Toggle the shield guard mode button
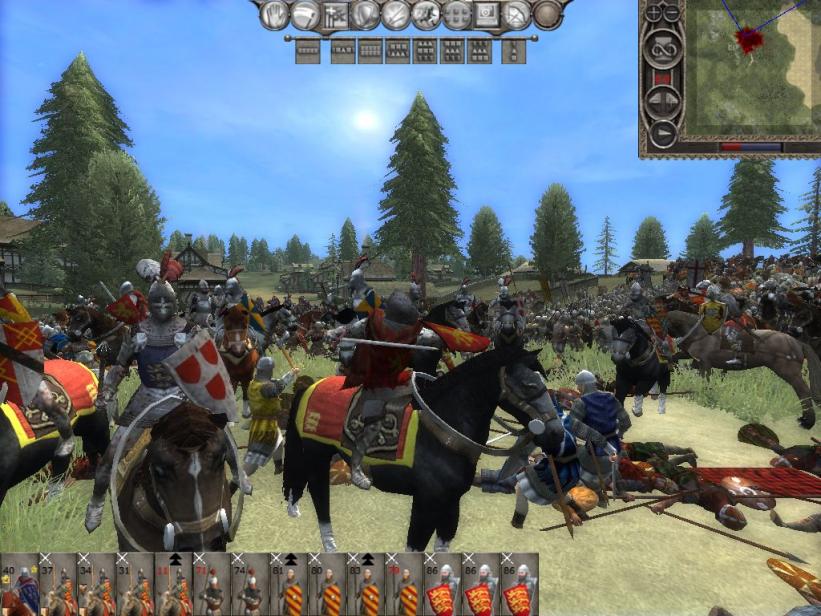The height and width of the screenshot is (616, 821). 366,15
